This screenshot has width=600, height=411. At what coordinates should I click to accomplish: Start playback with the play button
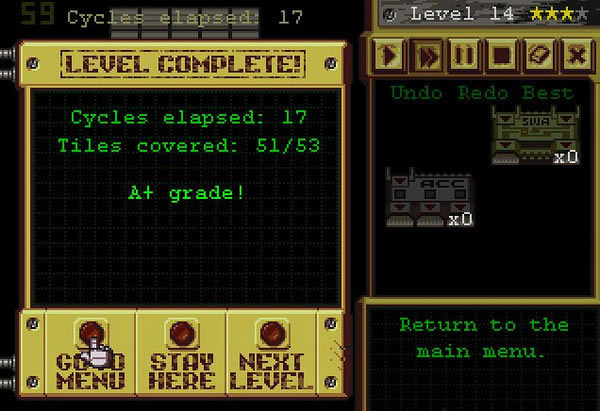(390, 55)
